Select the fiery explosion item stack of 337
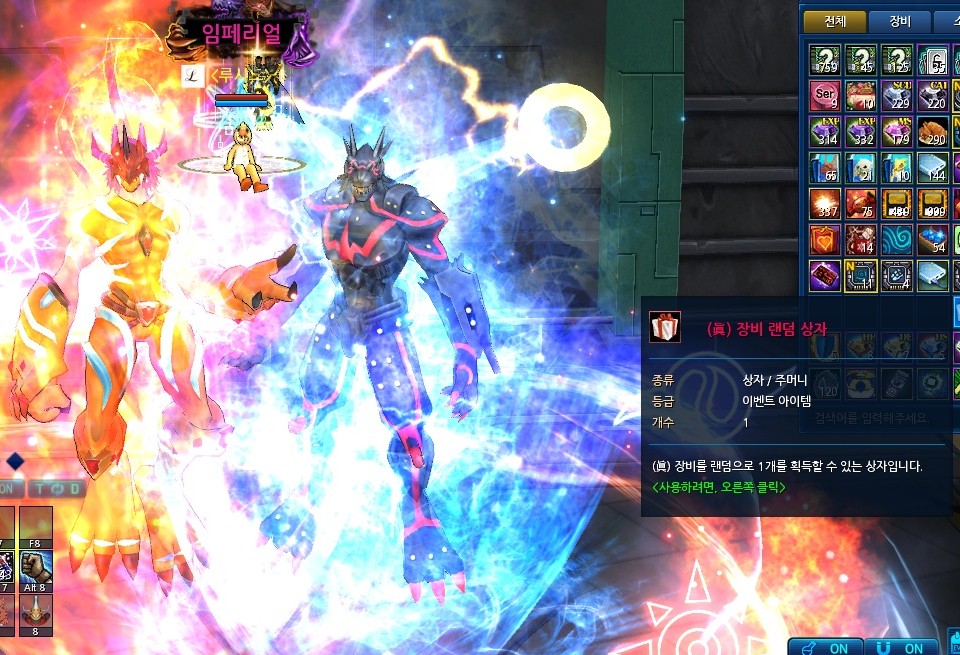 (825, 203)
